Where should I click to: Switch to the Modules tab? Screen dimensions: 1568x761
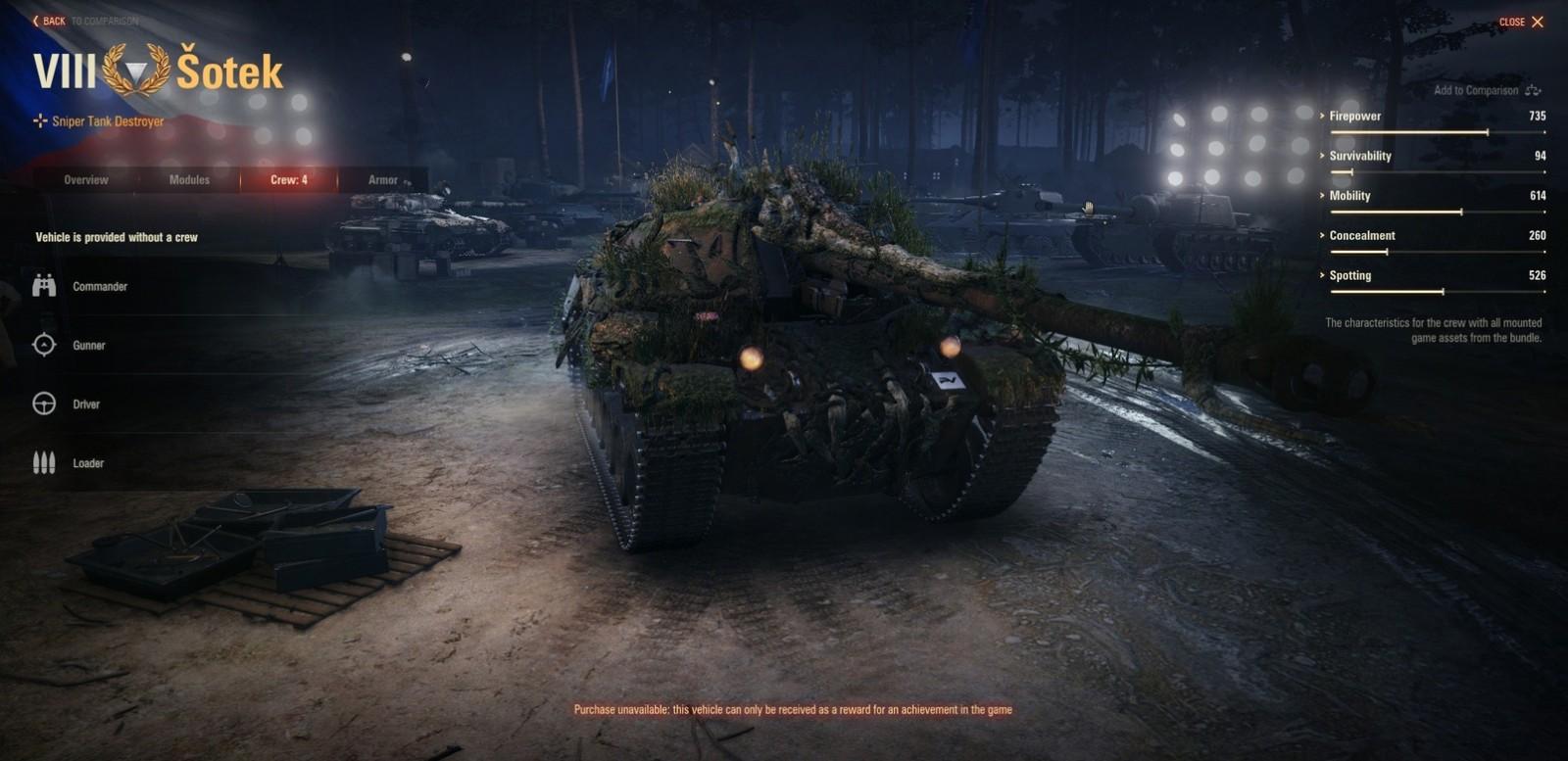tap(188, 180)
